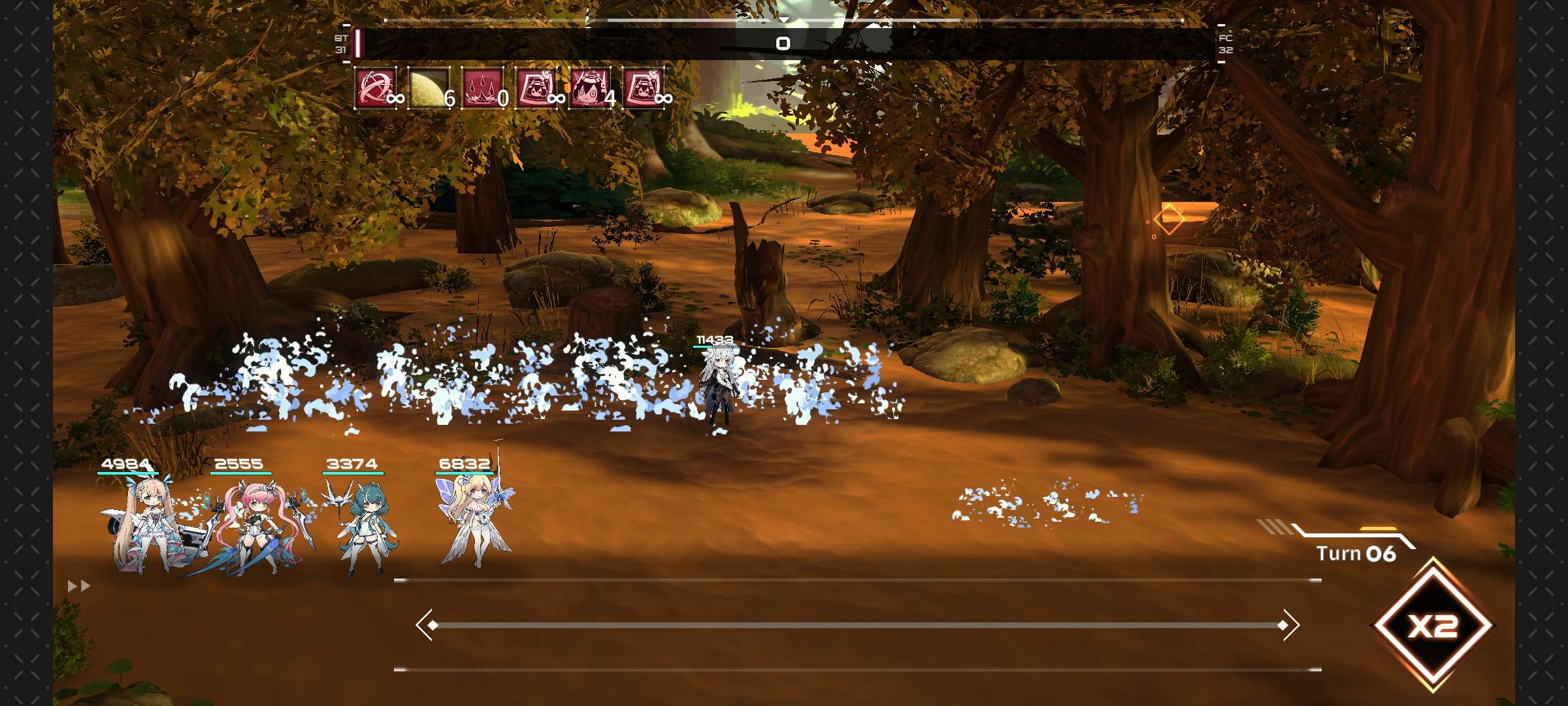The width and height of the screenshot is (1568, 706).
Task: Tap the fast-forward double arrow icon
Action: [79, 586]
